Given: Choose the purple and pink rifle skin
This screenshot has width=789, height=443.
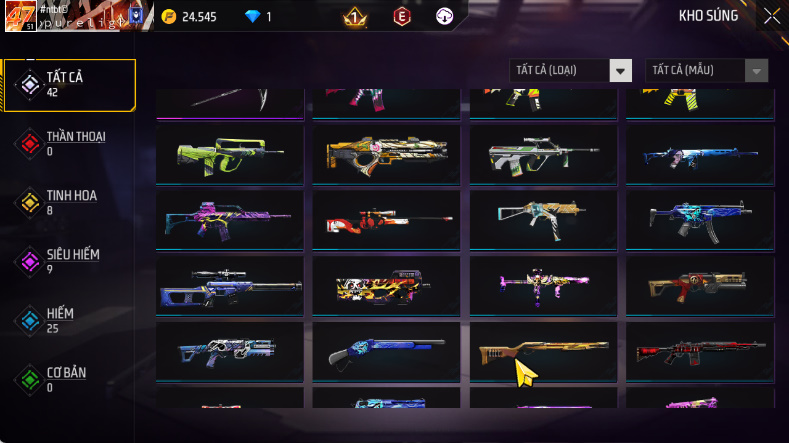Looking at the screenshot, I should (x=230, y=220).
